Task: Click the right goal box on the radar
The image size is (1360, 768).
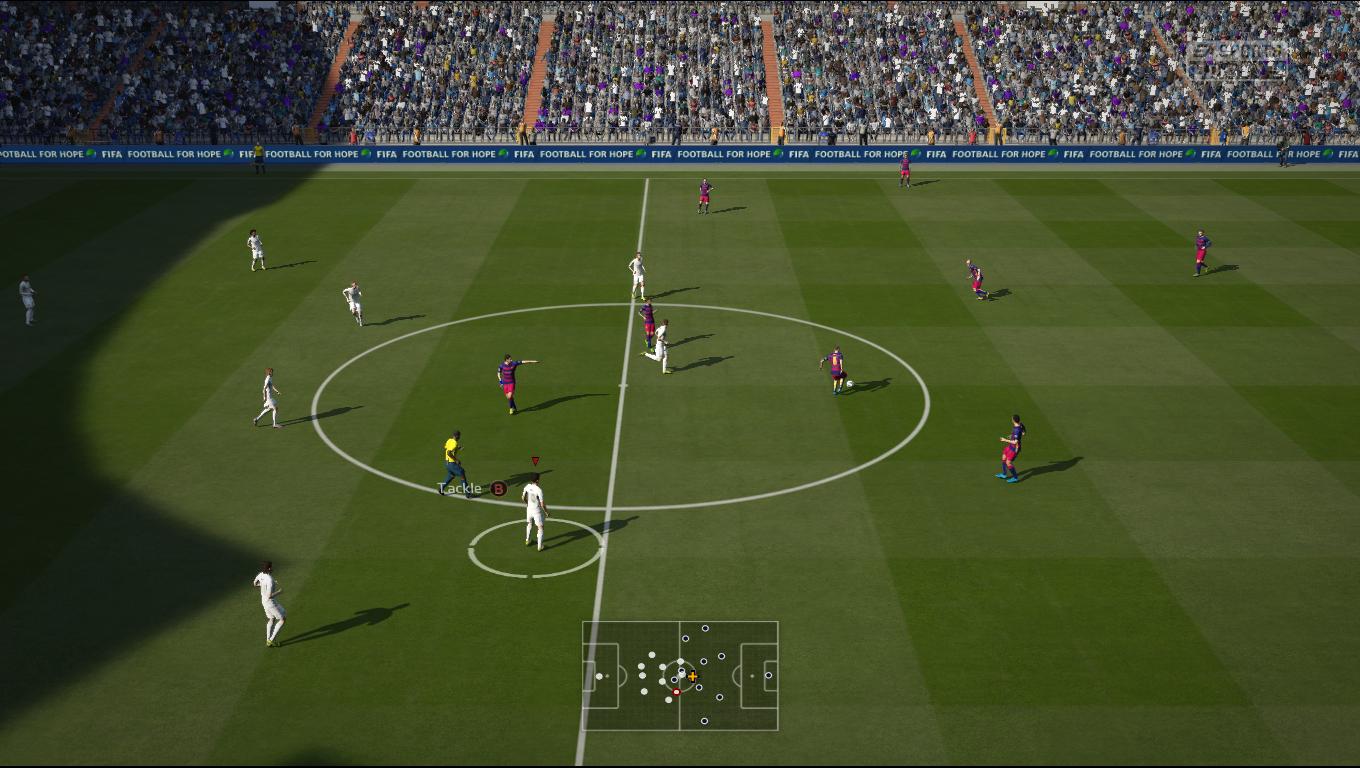Action: pyautogui.click(x=770, y=676)
